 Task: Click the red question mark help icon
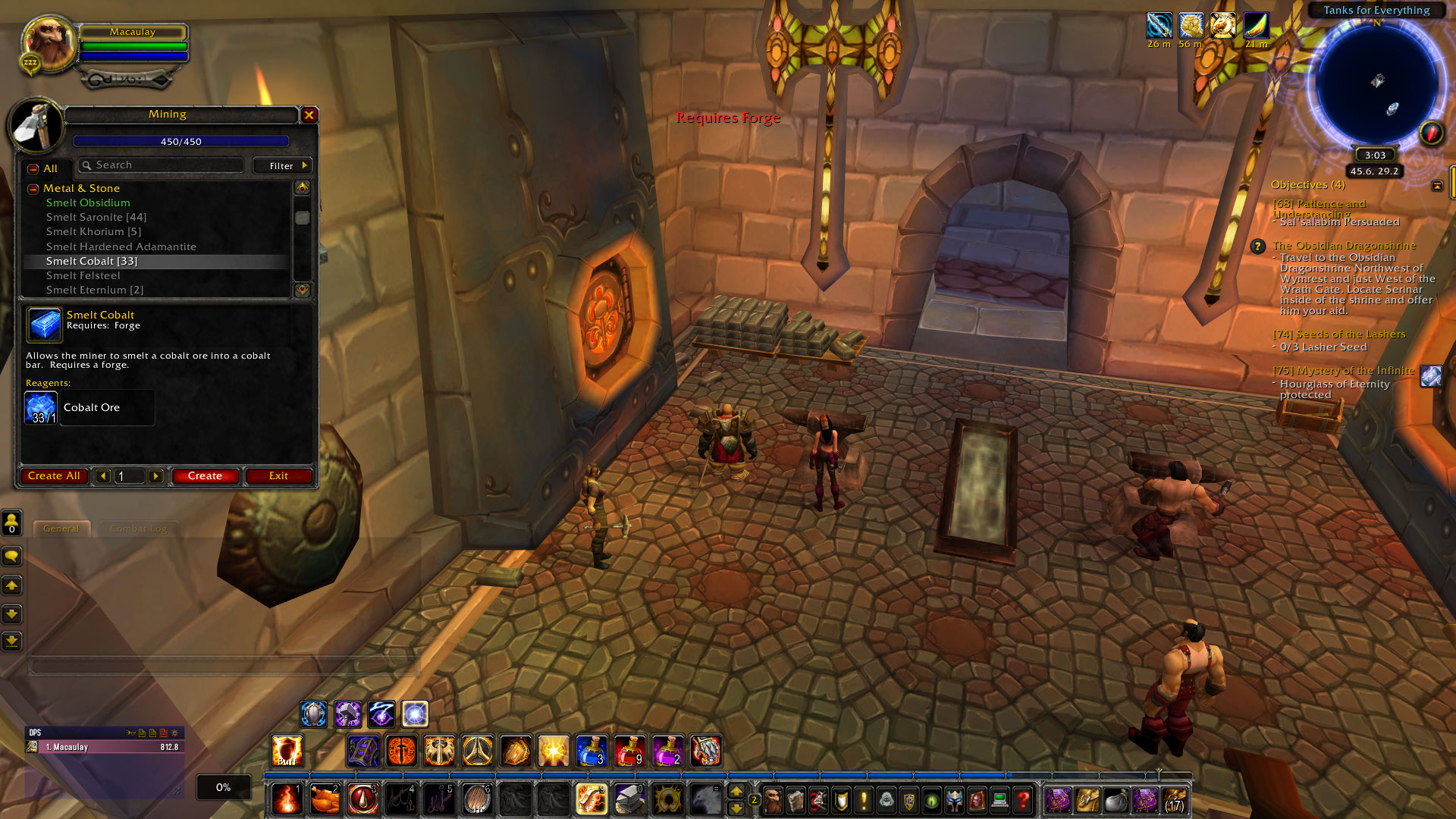(1022, 800)
